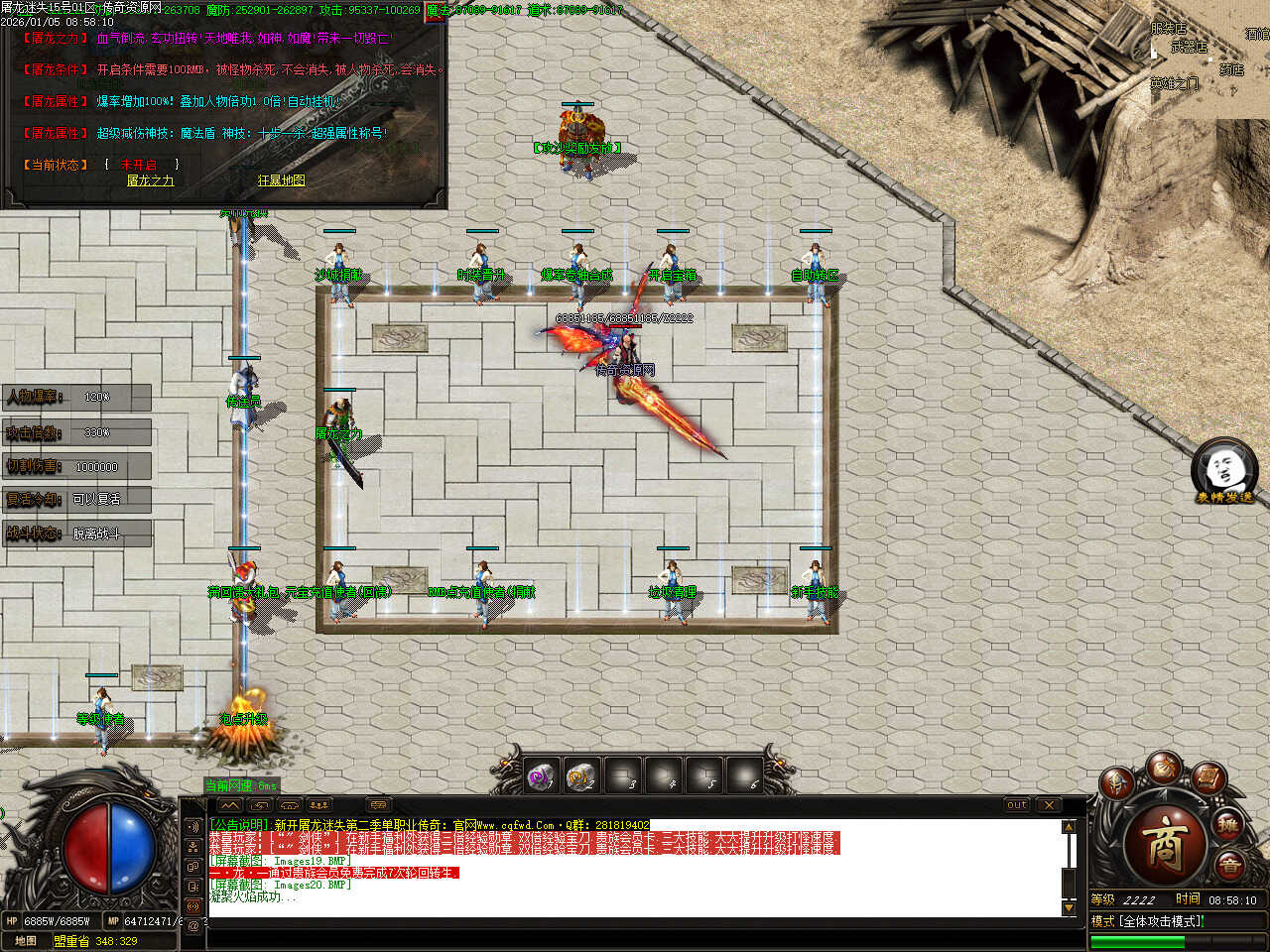Open the 狂暴地图 link

(282, 180)
